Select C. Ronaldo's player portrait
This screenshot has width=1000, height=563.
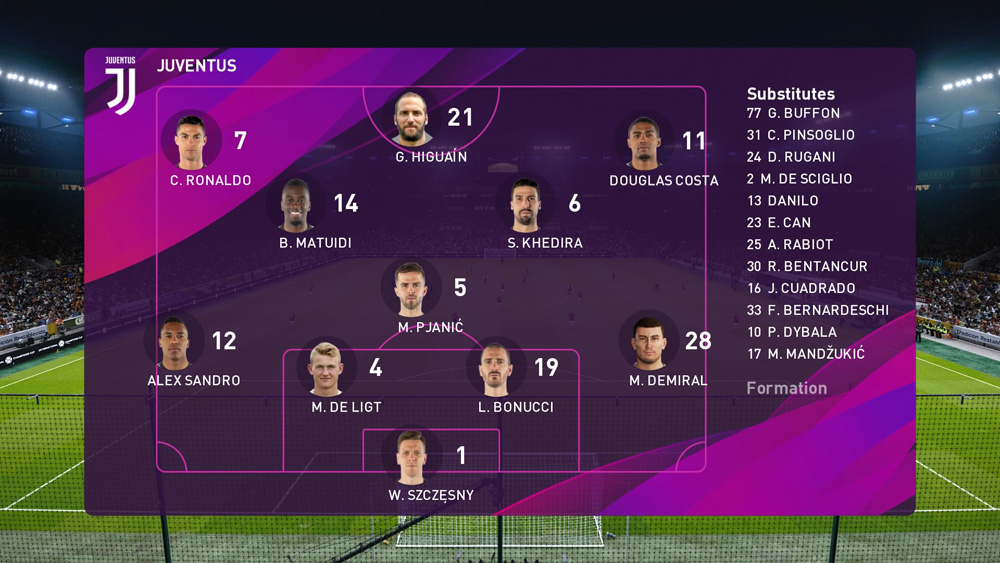point(191,142)
